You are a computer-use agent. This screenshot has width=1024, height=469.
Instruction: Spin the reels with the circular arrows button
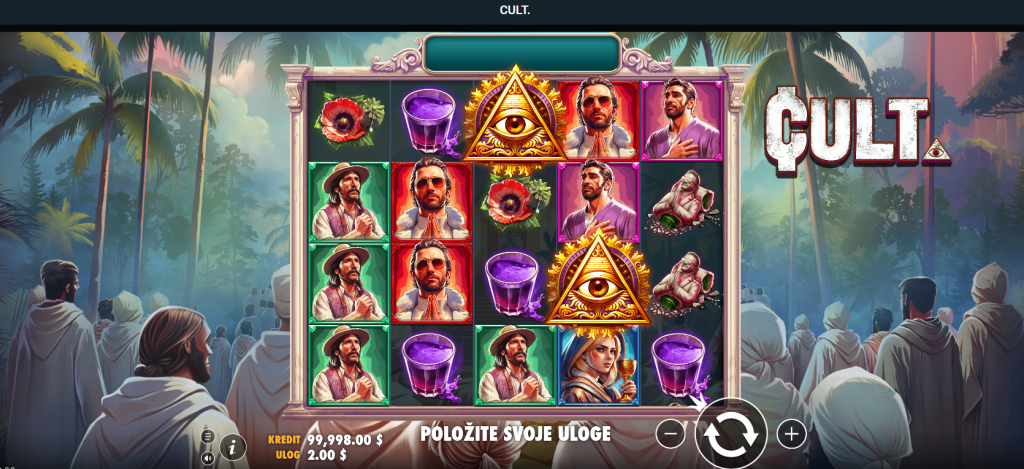731,434
